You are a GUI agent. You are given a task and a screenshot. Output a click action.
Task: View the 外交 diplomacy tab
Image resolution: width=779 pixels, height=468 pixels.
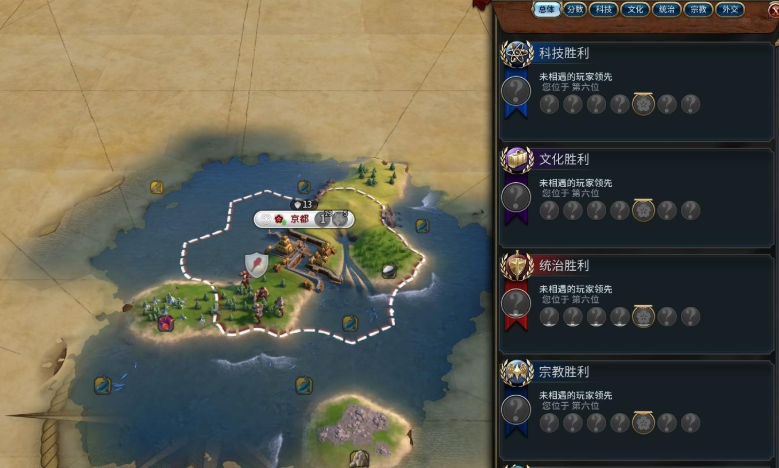(731, 10)
